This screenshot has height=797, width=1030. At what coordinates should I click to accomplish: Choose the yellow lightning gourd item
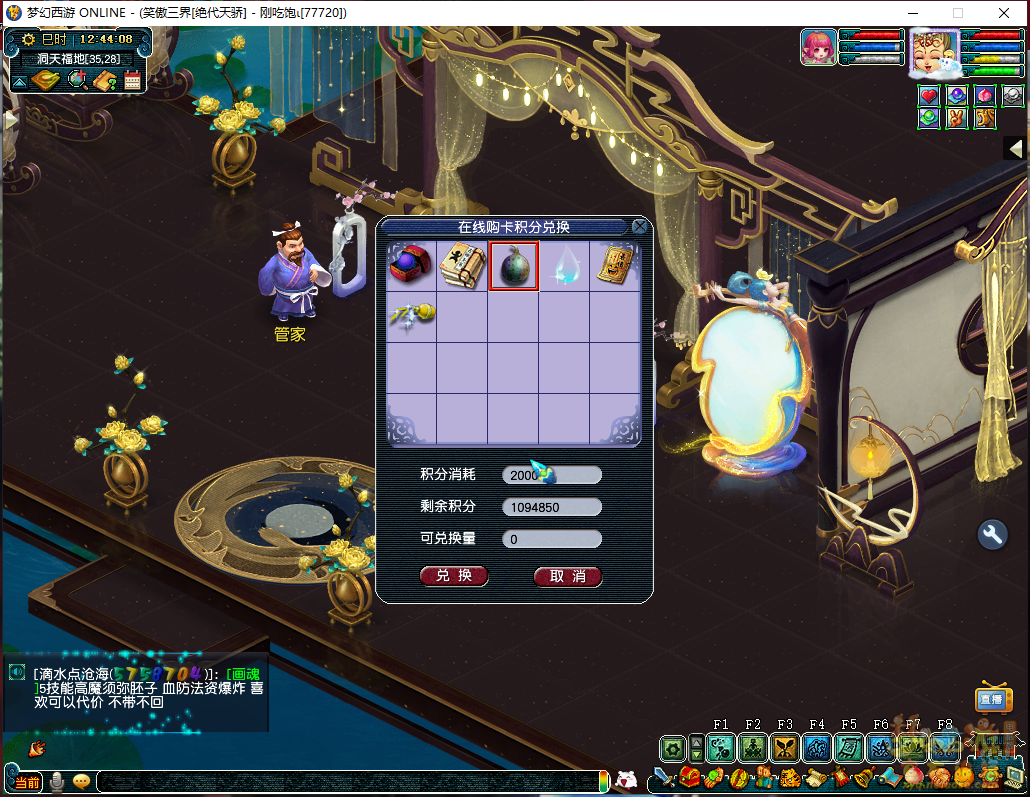[411, 316]
